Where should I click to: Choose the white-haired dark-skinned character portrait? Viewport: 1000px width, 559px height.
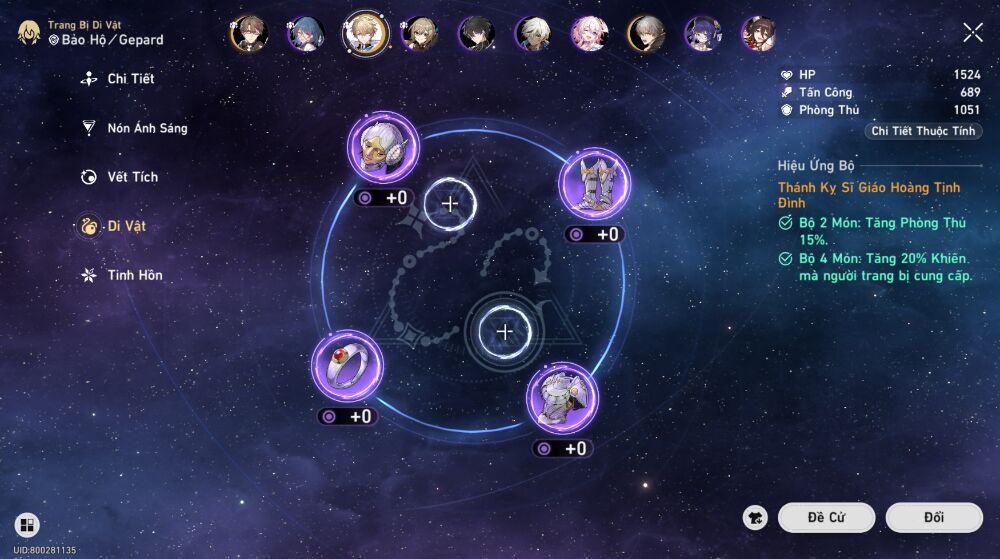coord(533,34)
